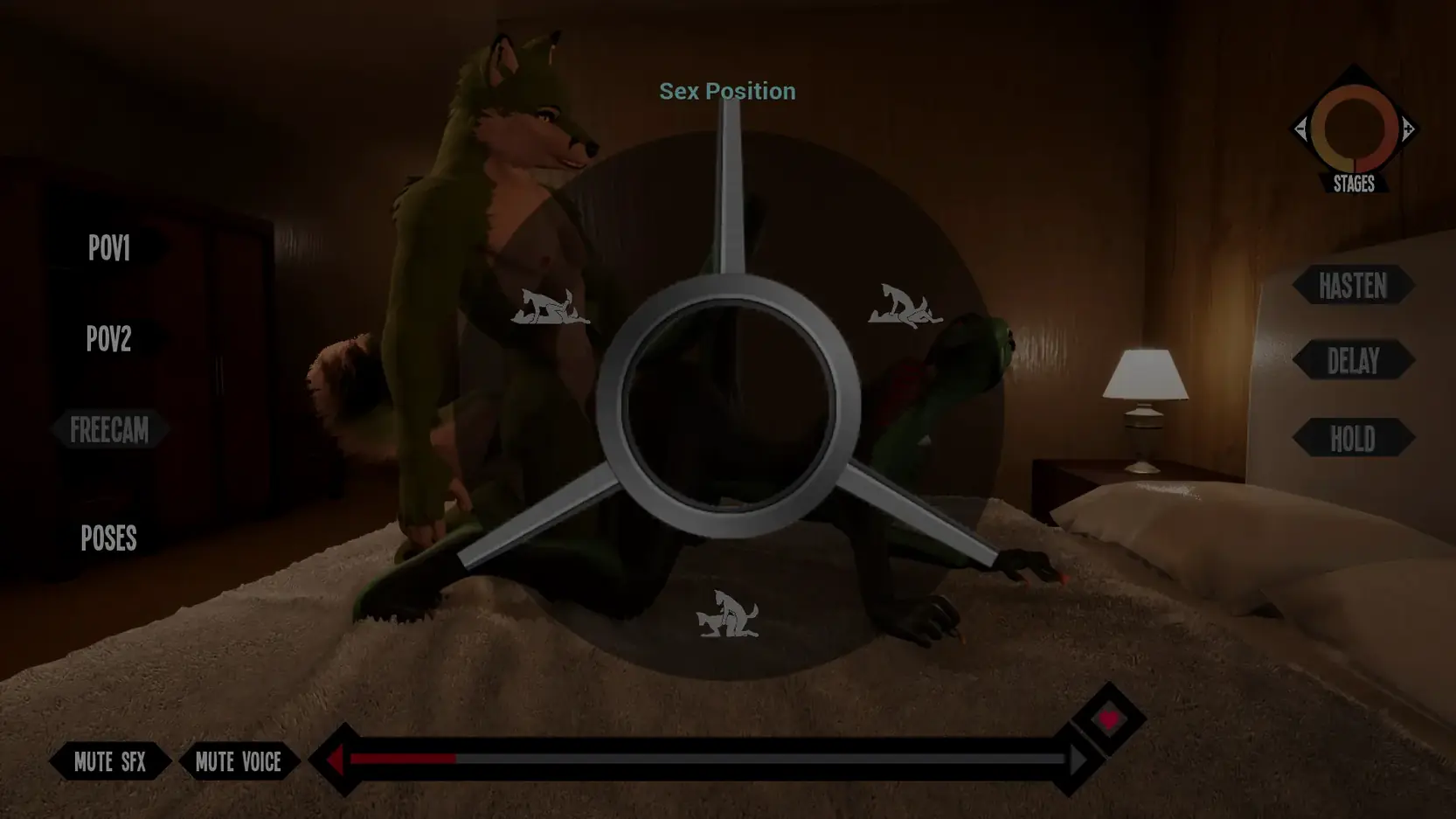Click the minus arrow on the Stages wheel

coord(1303,129)
